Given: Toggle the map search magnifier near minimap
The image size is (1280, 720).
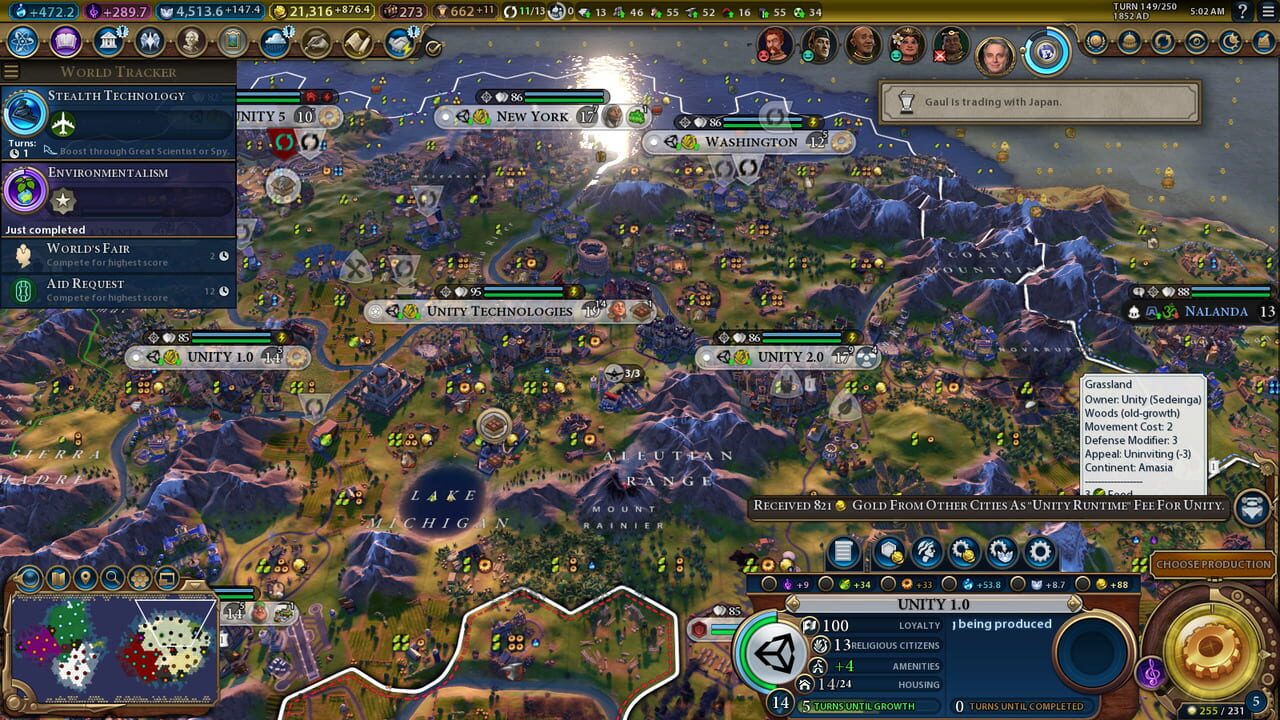Looking at the screenshot, I should [x=111, y=578].
